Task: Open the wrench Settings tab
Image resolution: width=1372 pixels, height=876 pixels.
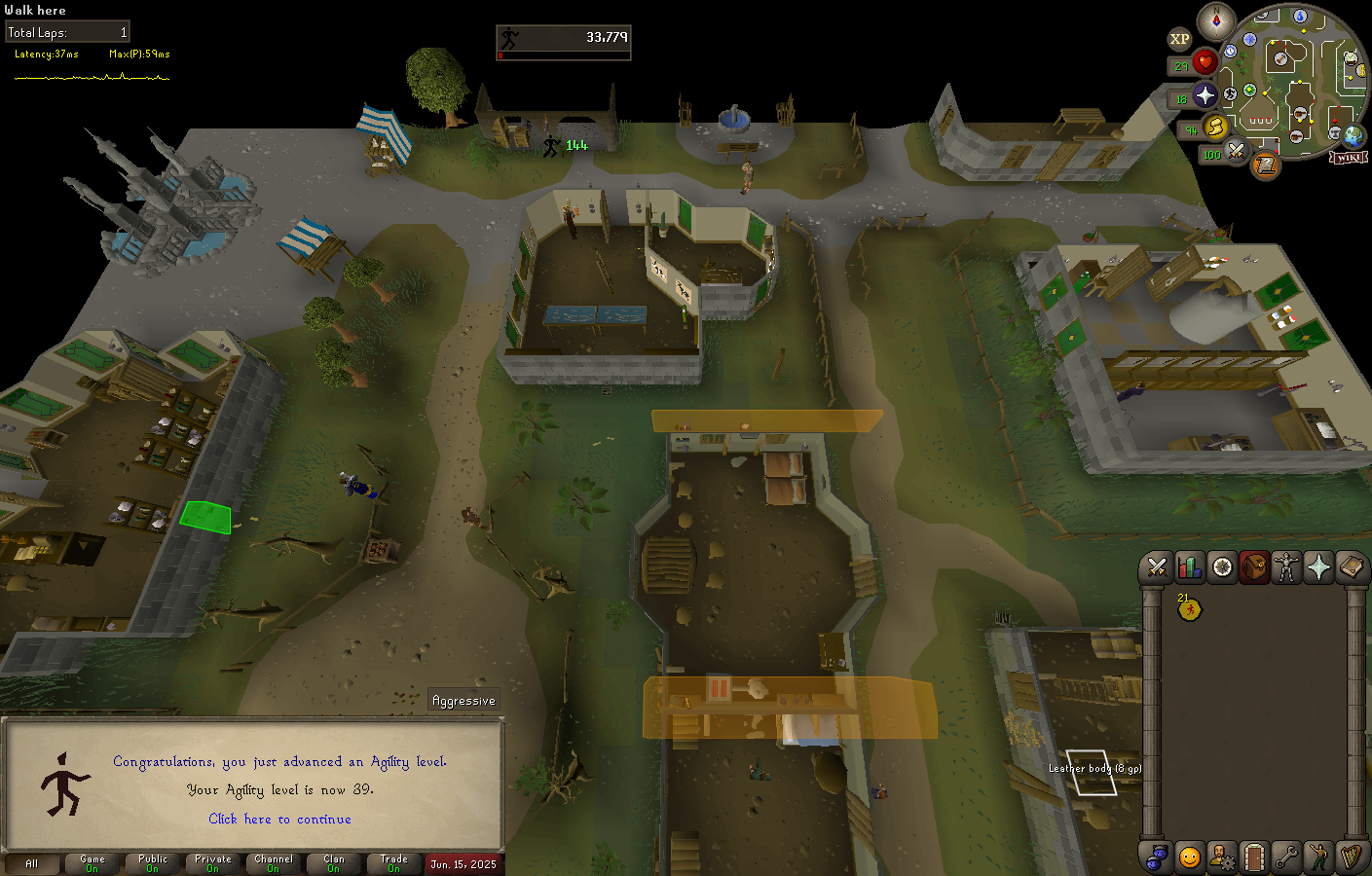Action: coord(1286,857)
